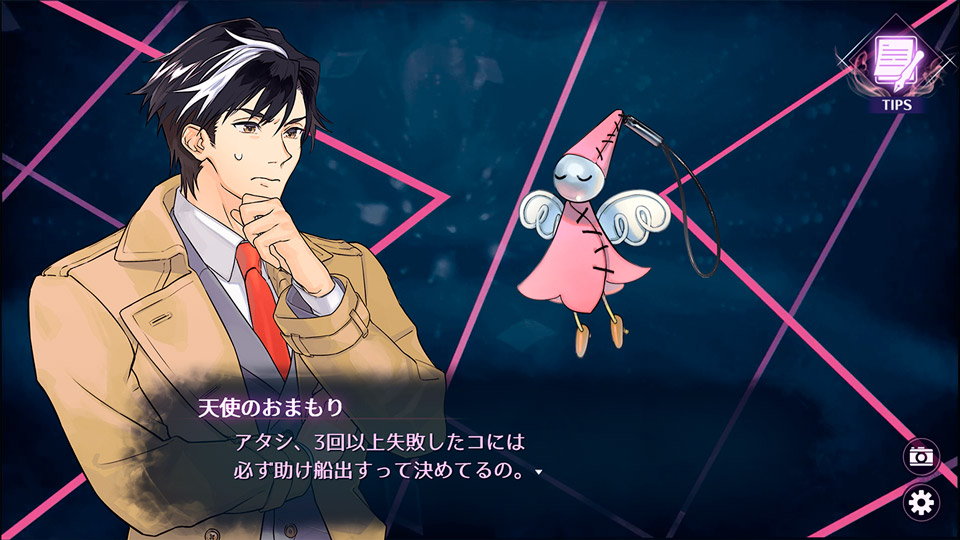The image size is (960, 540).
Task: Take a screenshot with the camera icon
Action: pyautogui.click(x=921, y=457)
